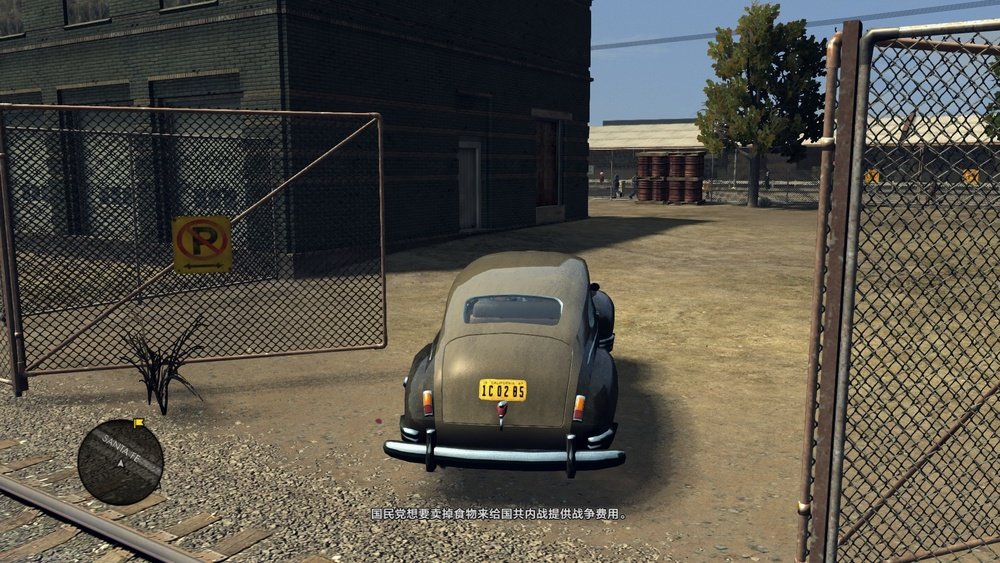
Task: Click the circular Santa Fe minimap
Action: [120, 462]
